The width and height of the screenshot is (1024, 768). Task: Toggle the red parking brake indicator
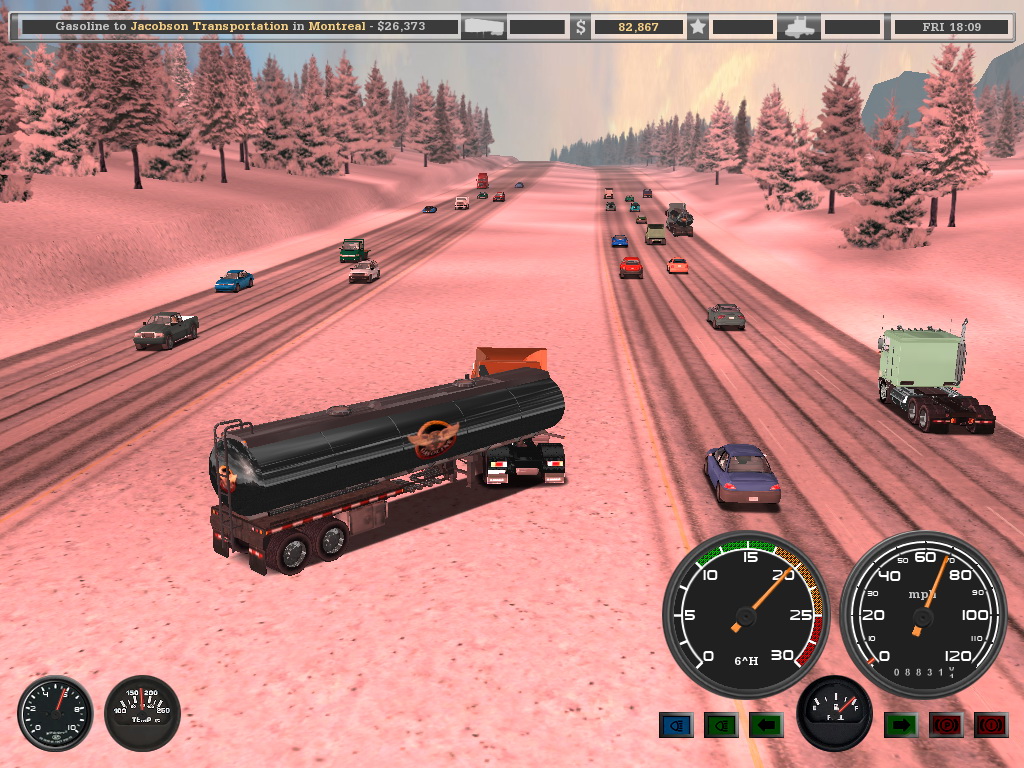(946, 725)
